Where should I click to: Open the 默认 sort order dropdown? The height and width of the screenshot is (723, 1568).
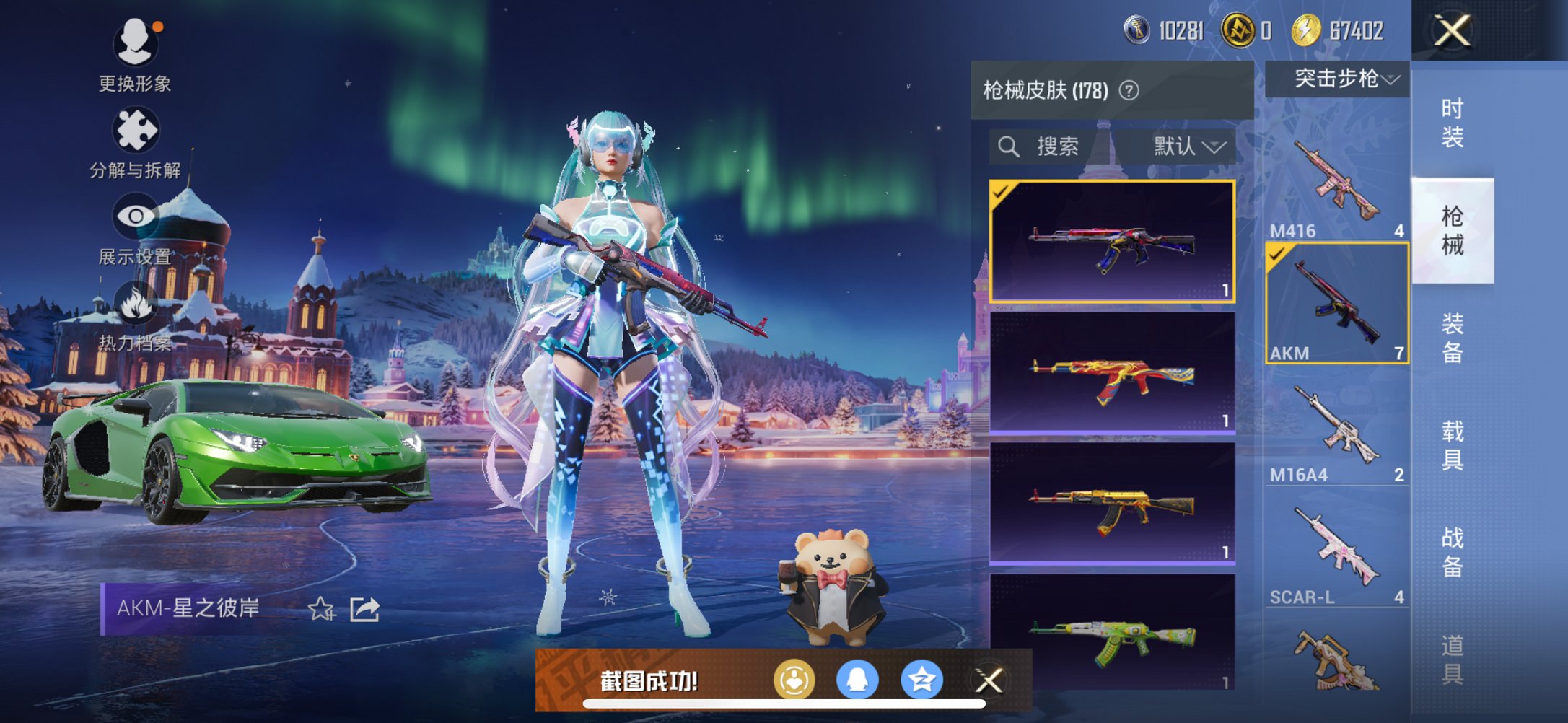[1186, 147]
